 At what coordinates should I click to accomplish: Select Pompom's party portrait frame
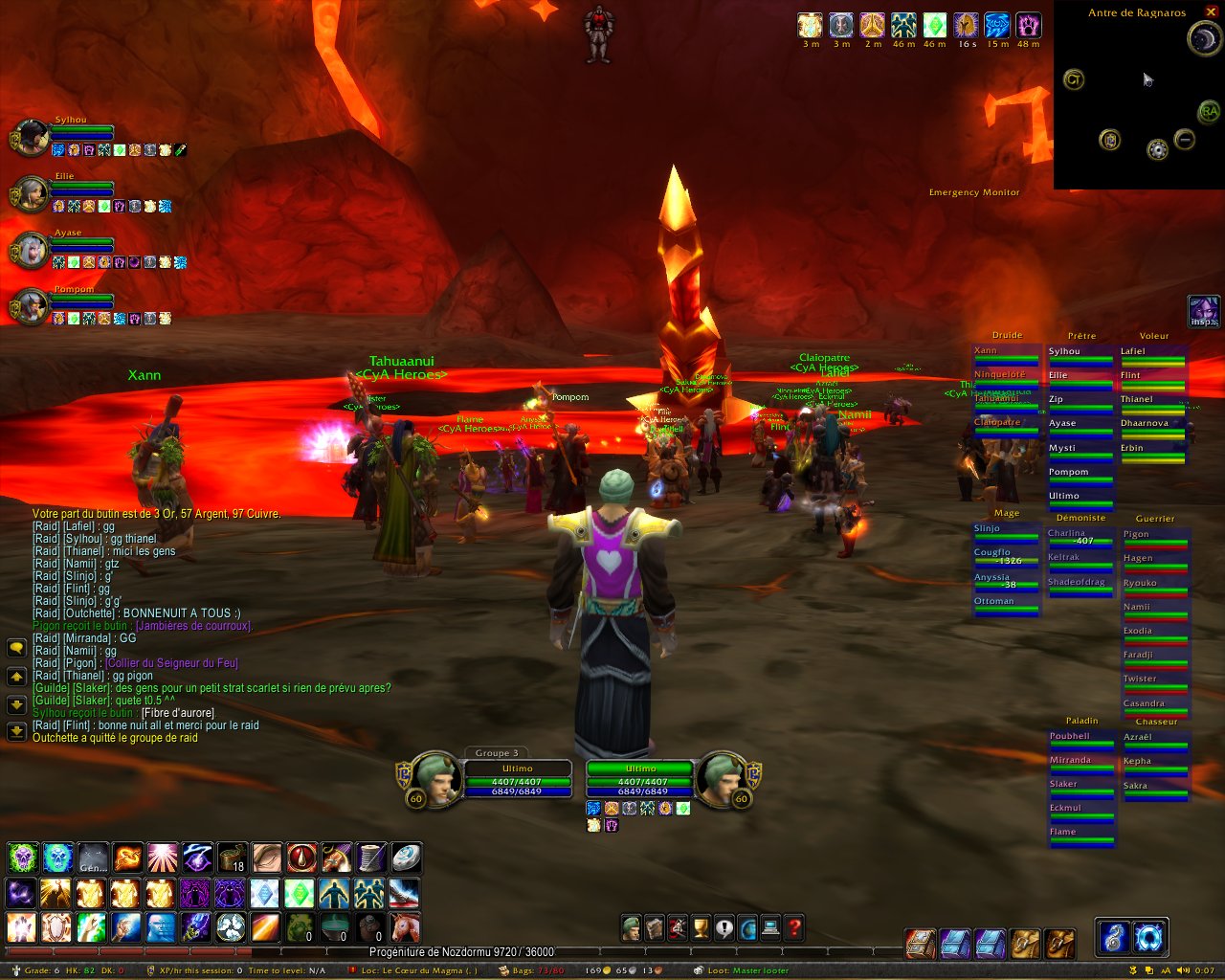31,306
